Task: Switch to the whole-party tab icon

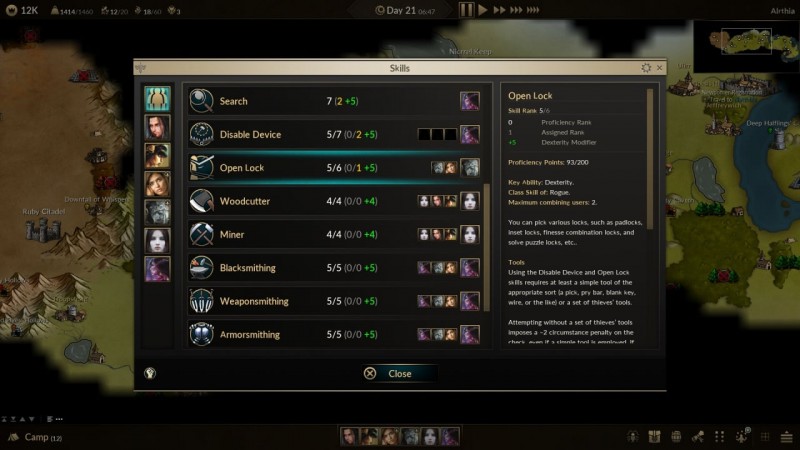Action: coord(157,98)
